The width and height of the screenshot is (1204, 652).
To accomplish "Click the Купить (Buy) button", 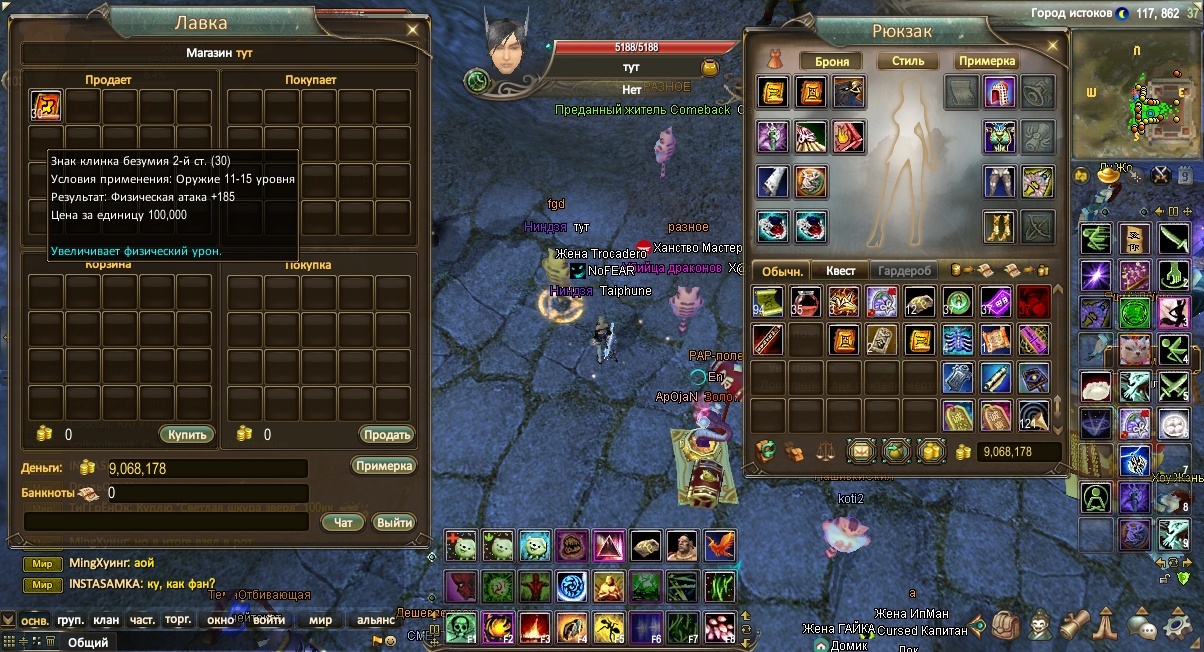I will coord(186,435).
